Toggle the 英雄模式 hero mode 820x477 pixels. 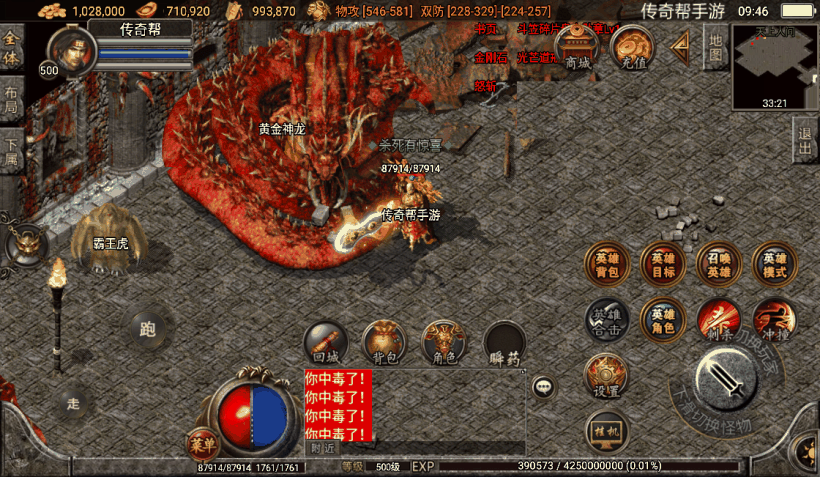click(775, 263)
